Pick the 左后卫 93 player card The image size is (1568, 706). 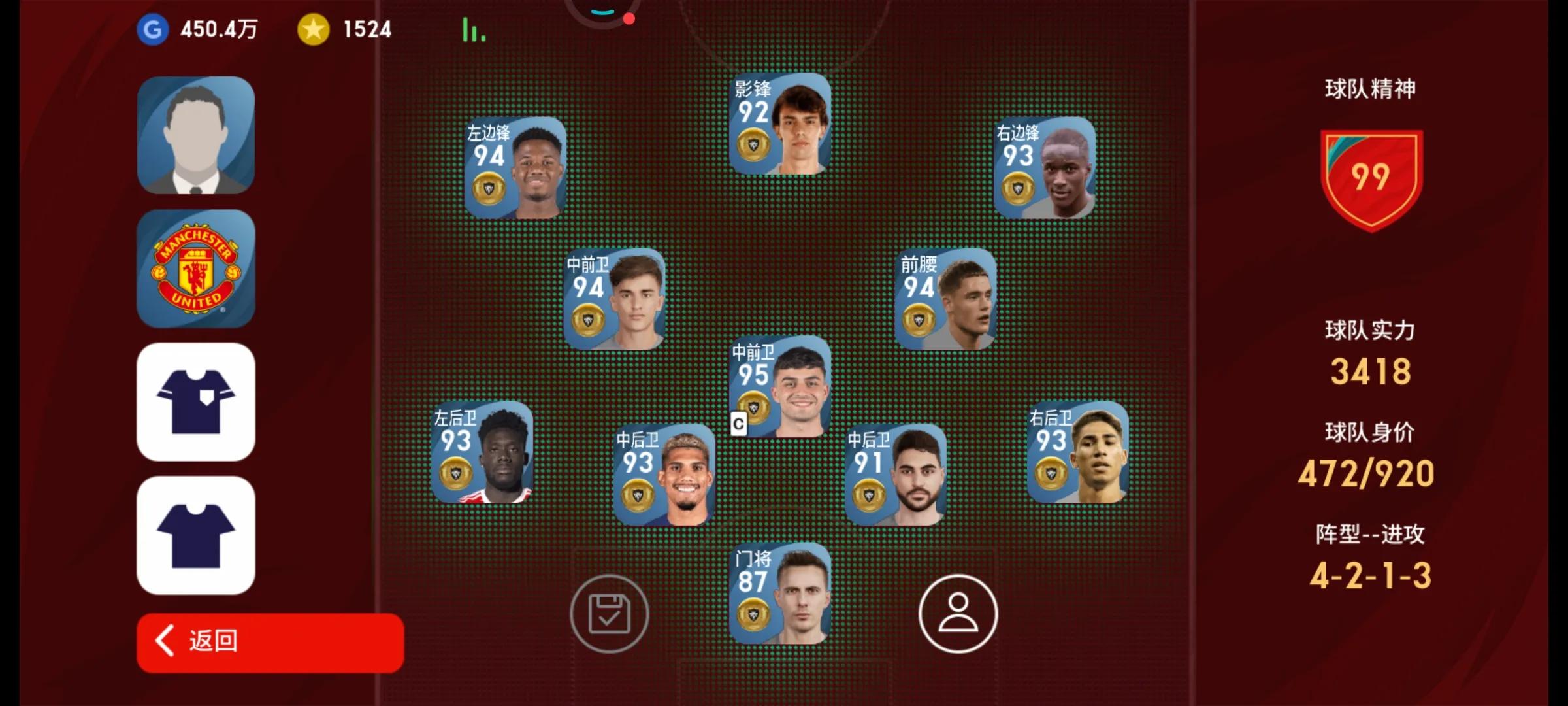(x=482, y=452)
